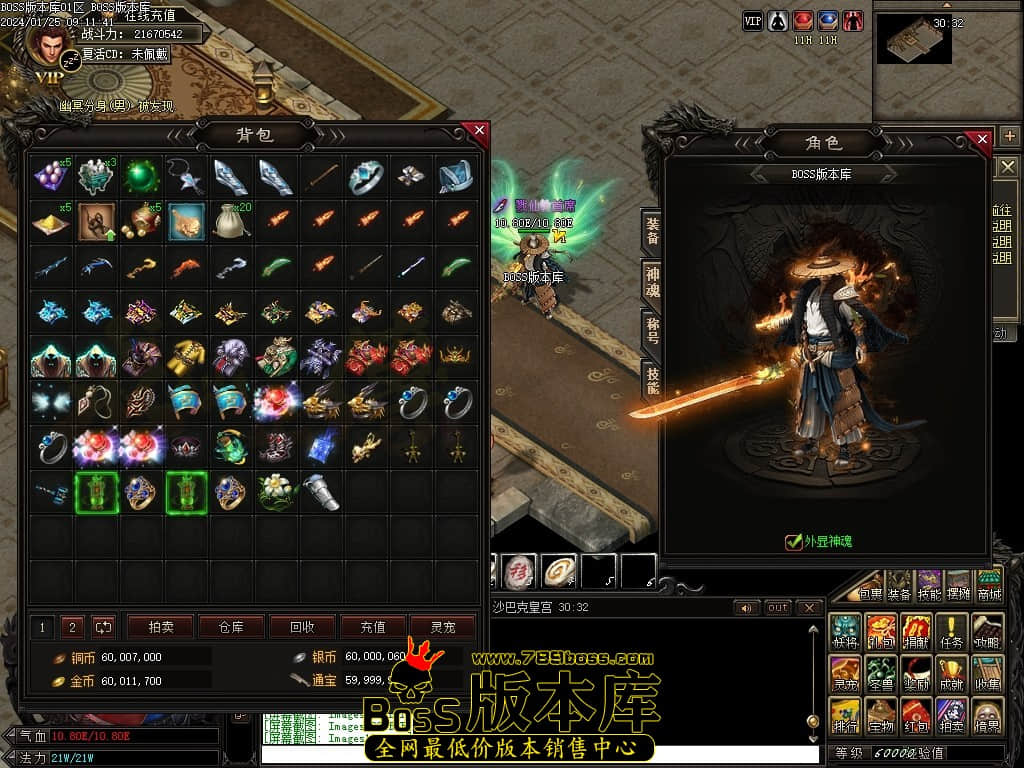Screen dimensions: 1024x768
Task: Switch to the 装备 tab on character panel
Action: coord(652,229)
